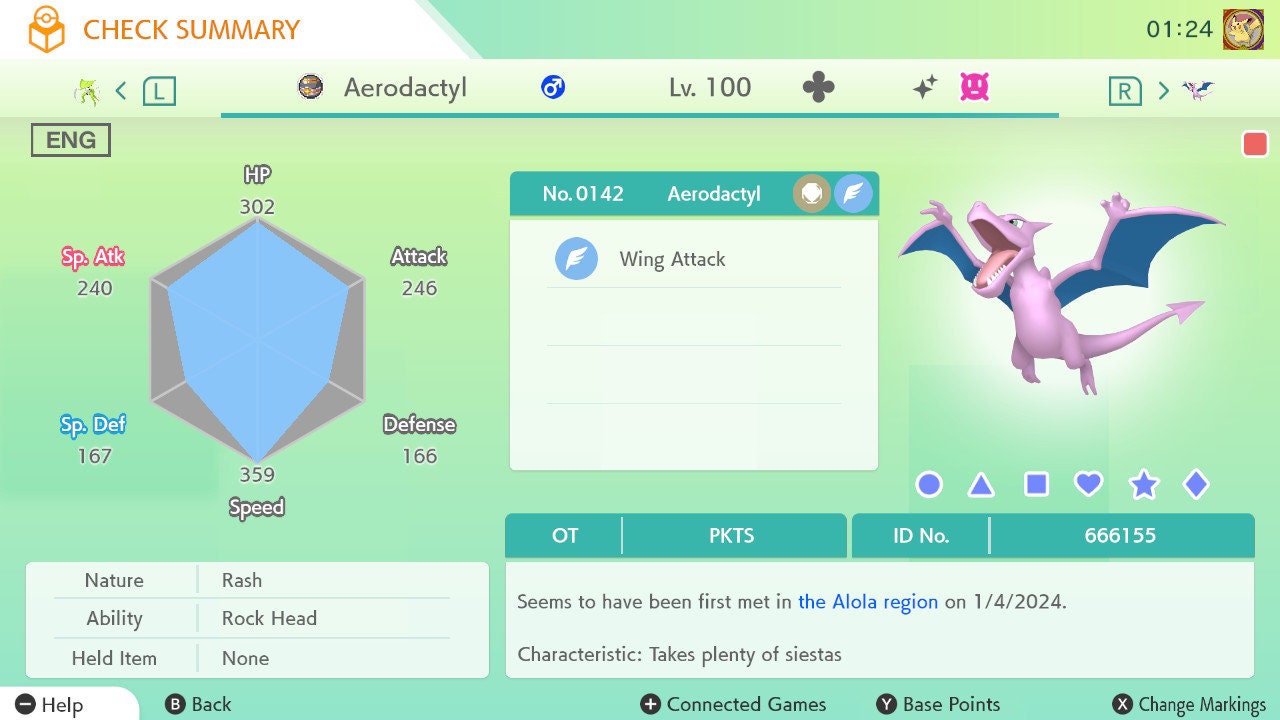
Task: Show Connected Games
Action: point(734,704)
